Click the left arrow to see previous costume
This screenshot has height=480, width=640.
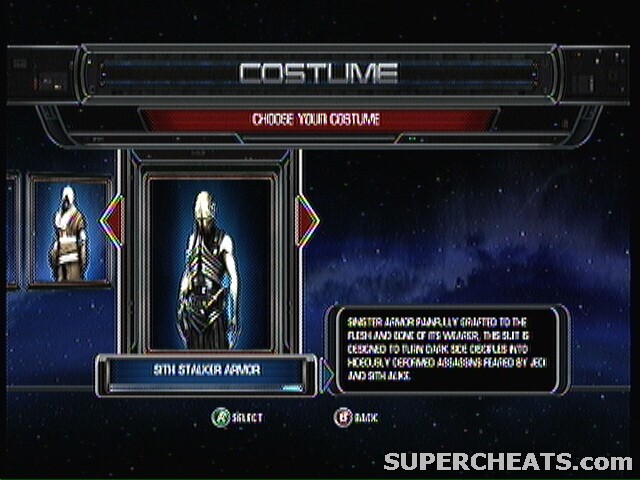tap(112, 221)
